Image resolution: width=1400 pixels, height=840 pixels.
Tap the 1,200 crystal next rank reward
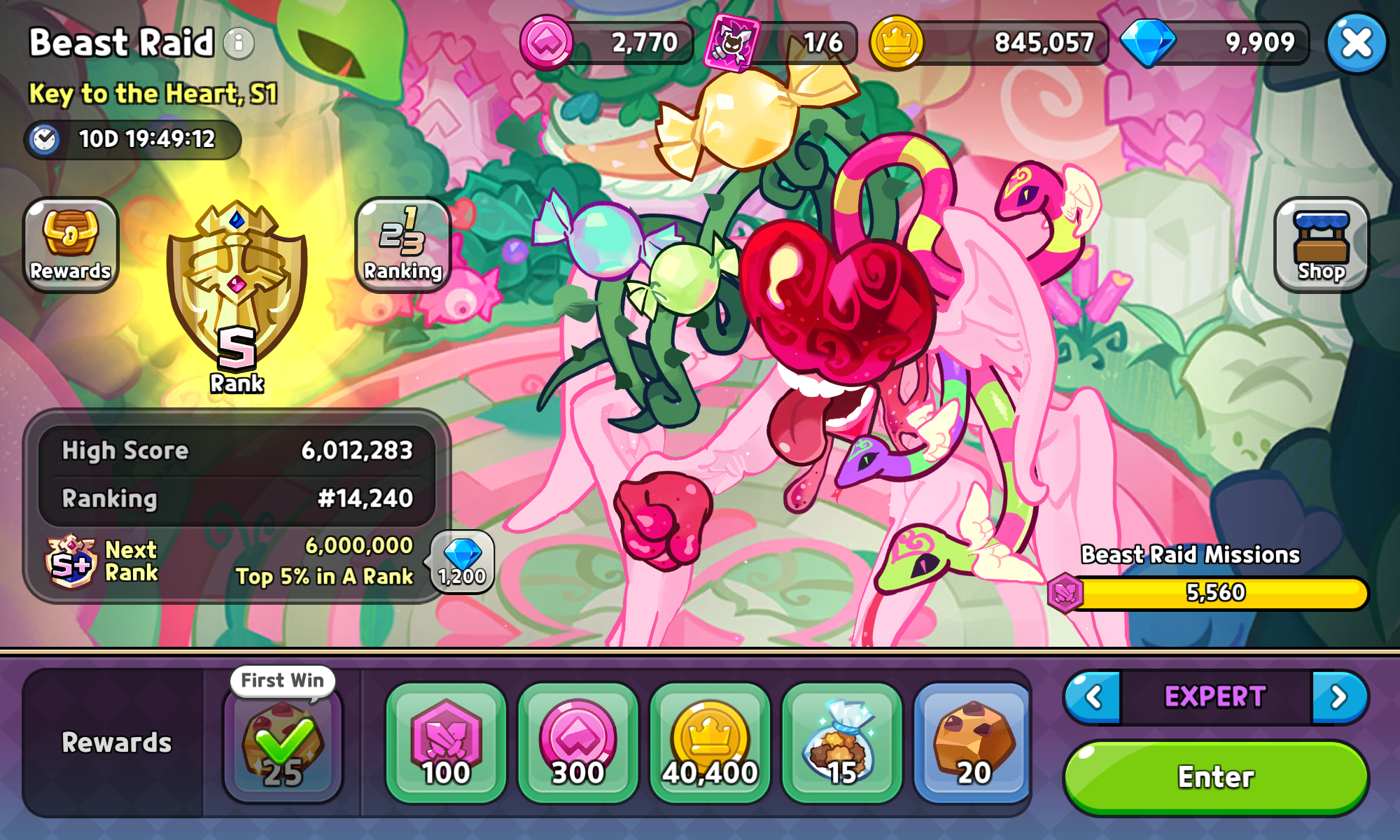point(462,562)
